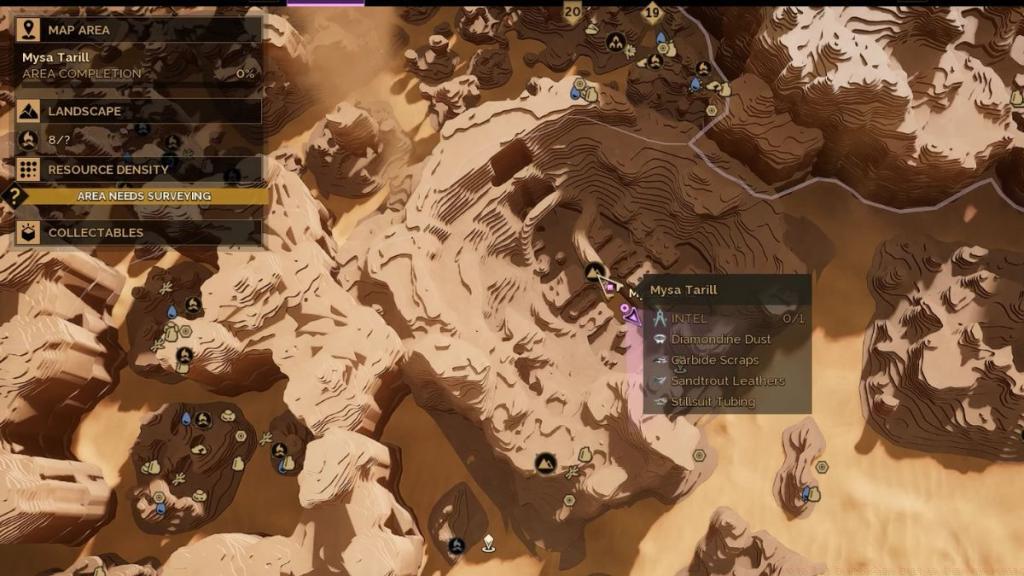Screen dimensions: 1024x576
Task: Open the Landscape section
Action: pos(140,111)
